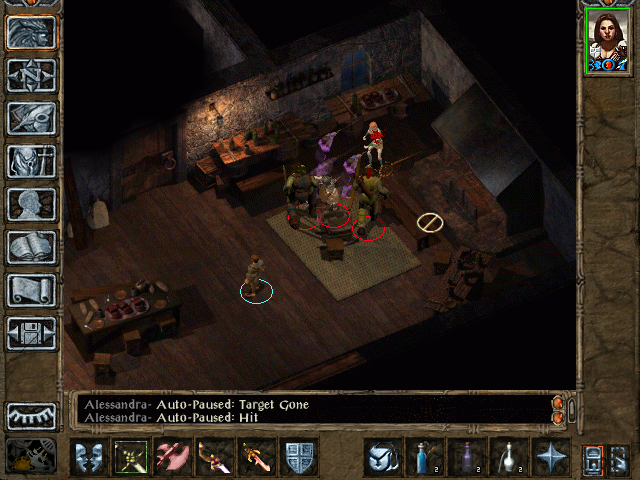Open the journal with the quill button
The width and height of the screenshot is (640, 480).
(31, 118)
